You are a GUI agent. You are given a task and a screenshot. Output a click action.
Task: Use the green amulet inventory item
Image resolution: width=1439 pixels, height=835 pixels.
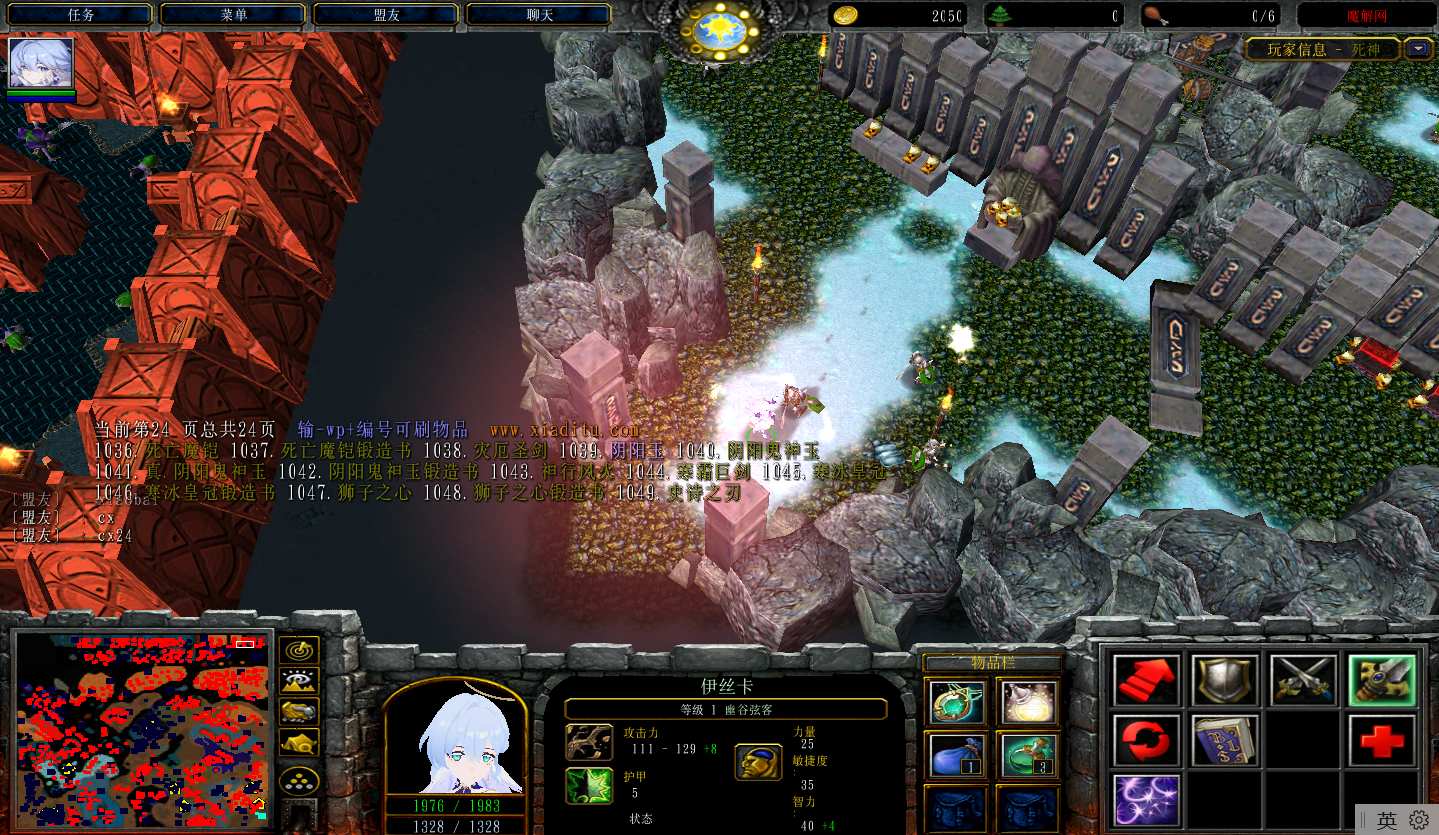click(956, 702)
